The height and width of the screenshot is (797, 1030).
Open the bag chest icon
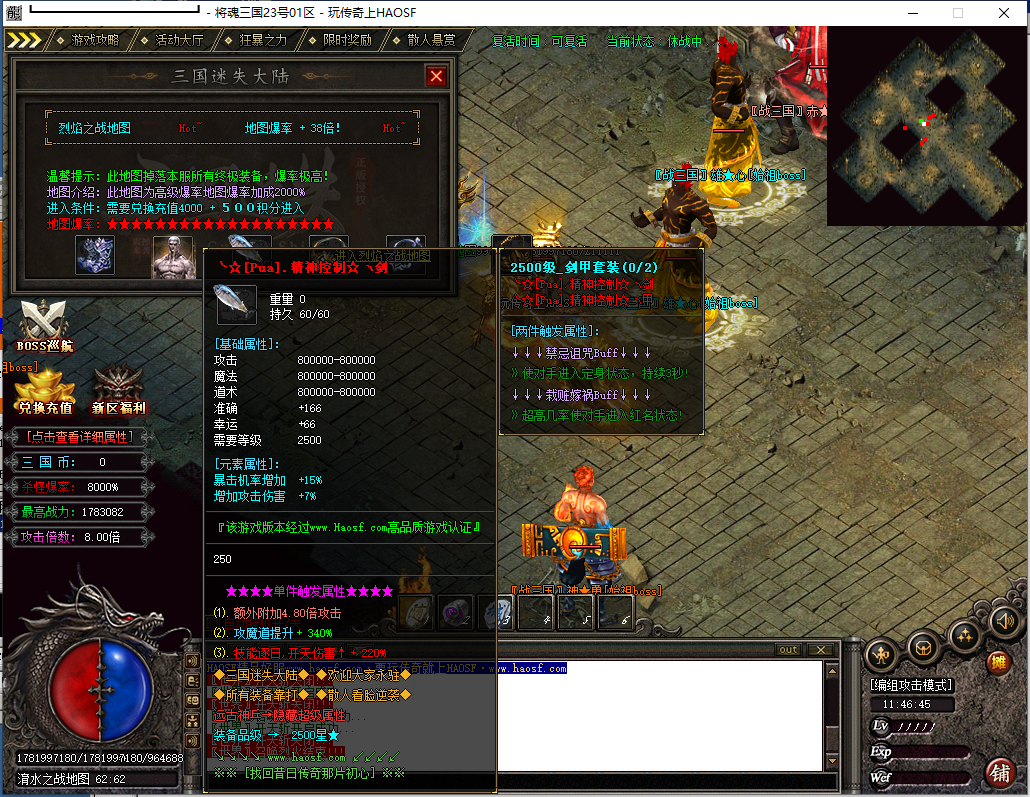(x=923, y=650)
